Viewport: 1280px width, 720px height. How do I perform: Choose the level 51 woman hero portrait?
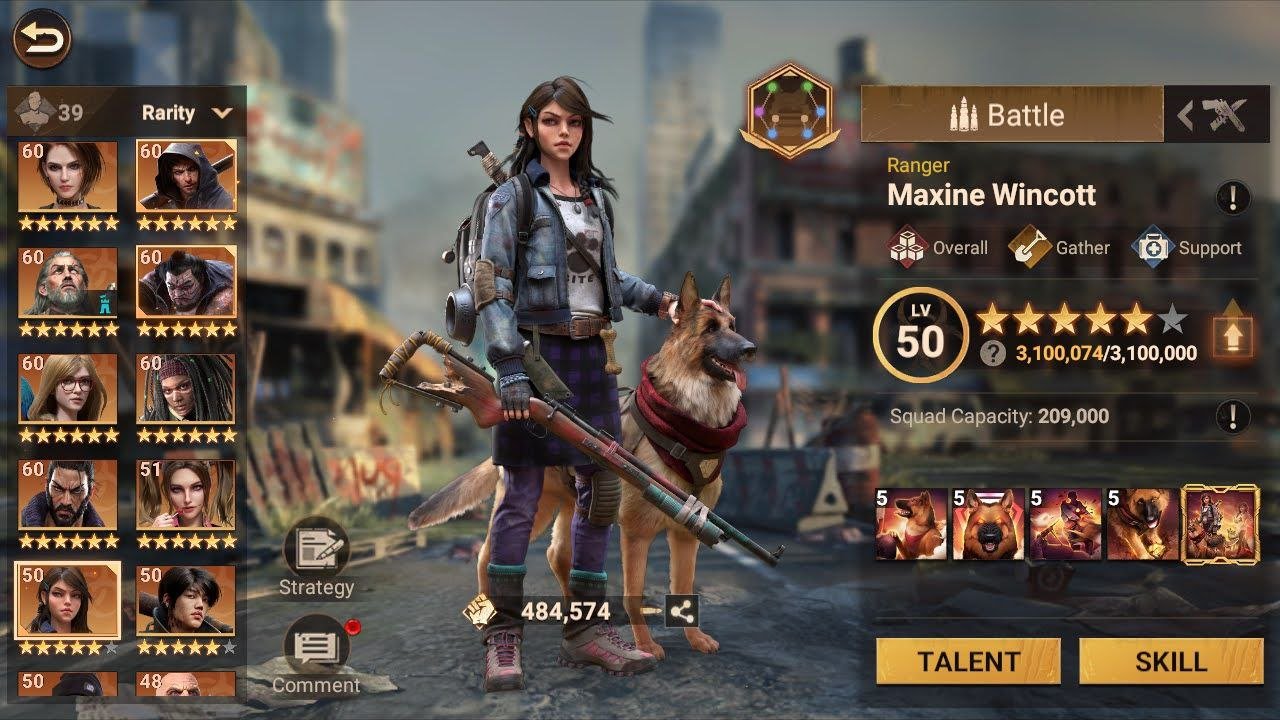[186, 494]
